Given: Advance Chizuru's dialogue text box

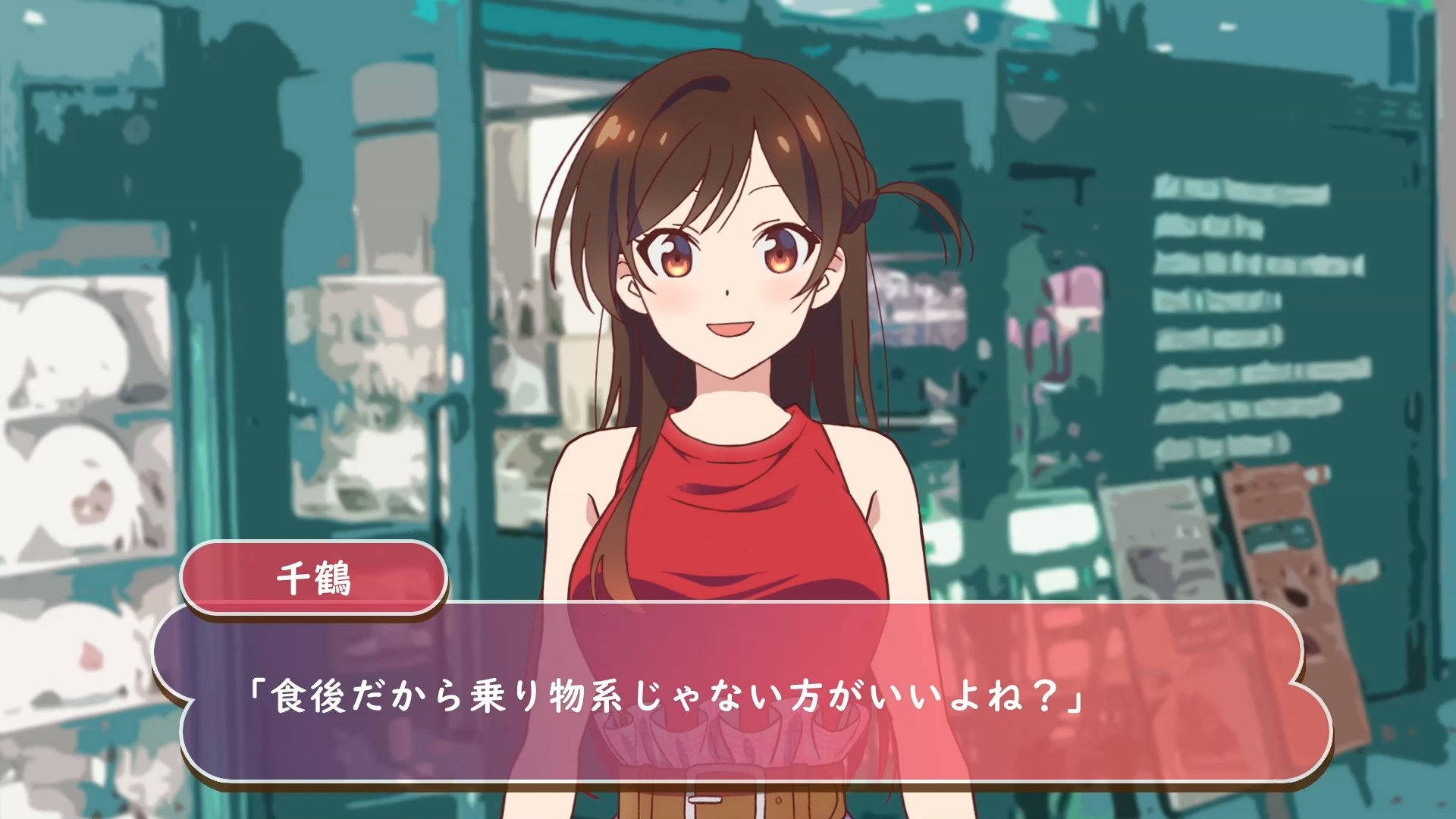Looking at the screenshot, I should (x=742, y=694).
